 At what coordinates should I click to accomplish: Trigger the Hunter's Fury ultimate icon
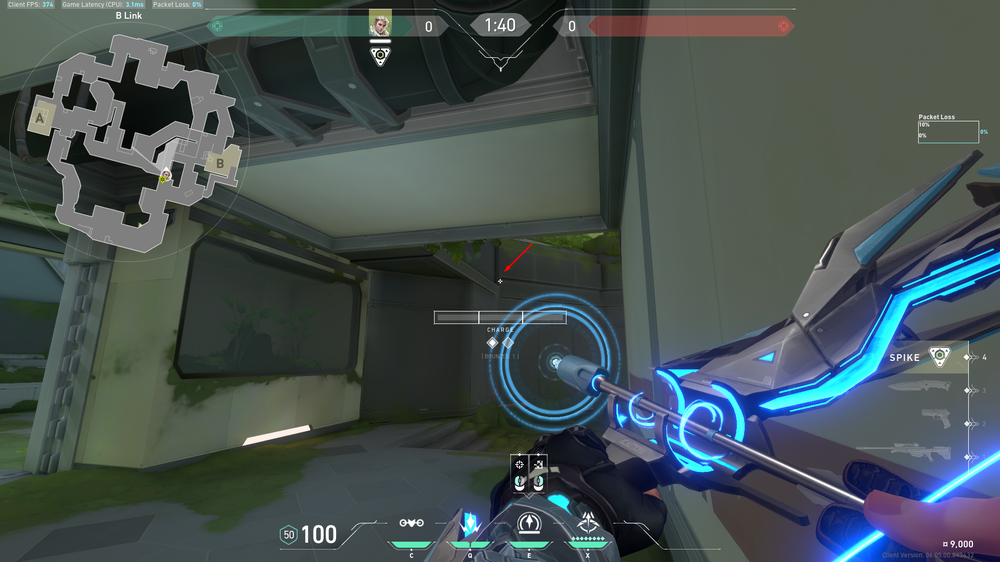tap(587, 522)
